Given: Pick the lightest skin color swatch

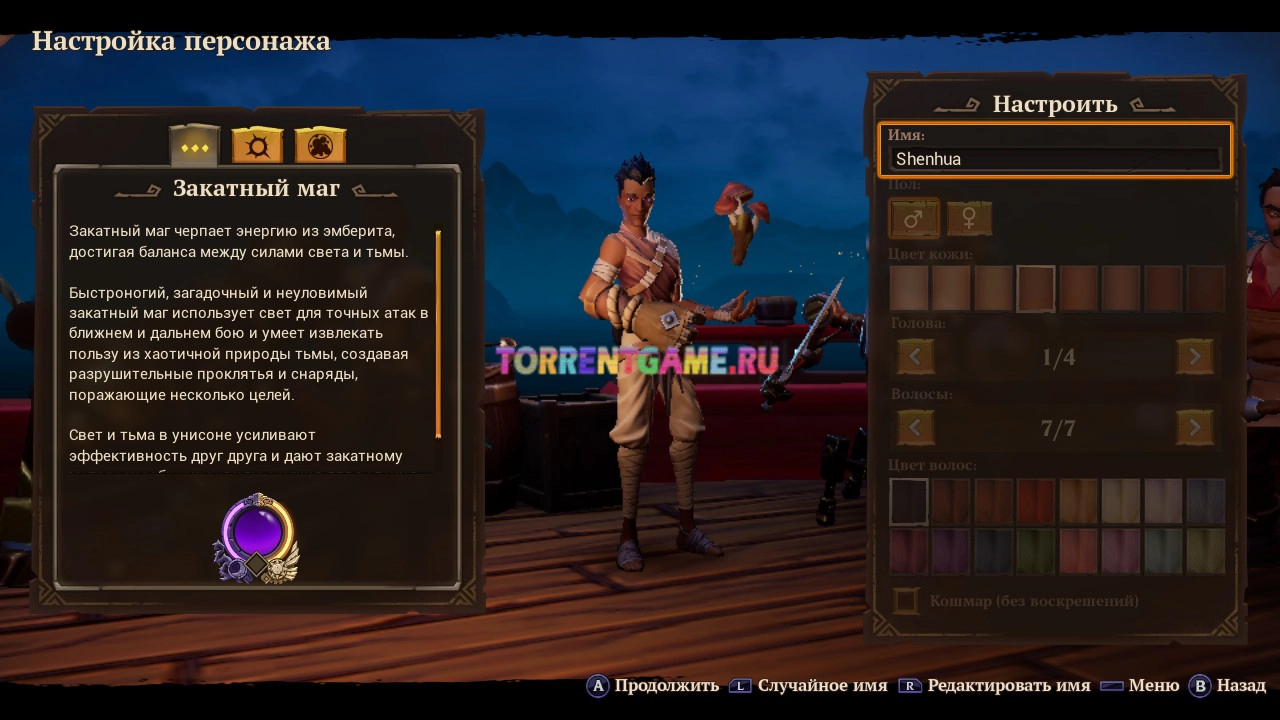Looking at the screenshot, I should click(909, 289).
